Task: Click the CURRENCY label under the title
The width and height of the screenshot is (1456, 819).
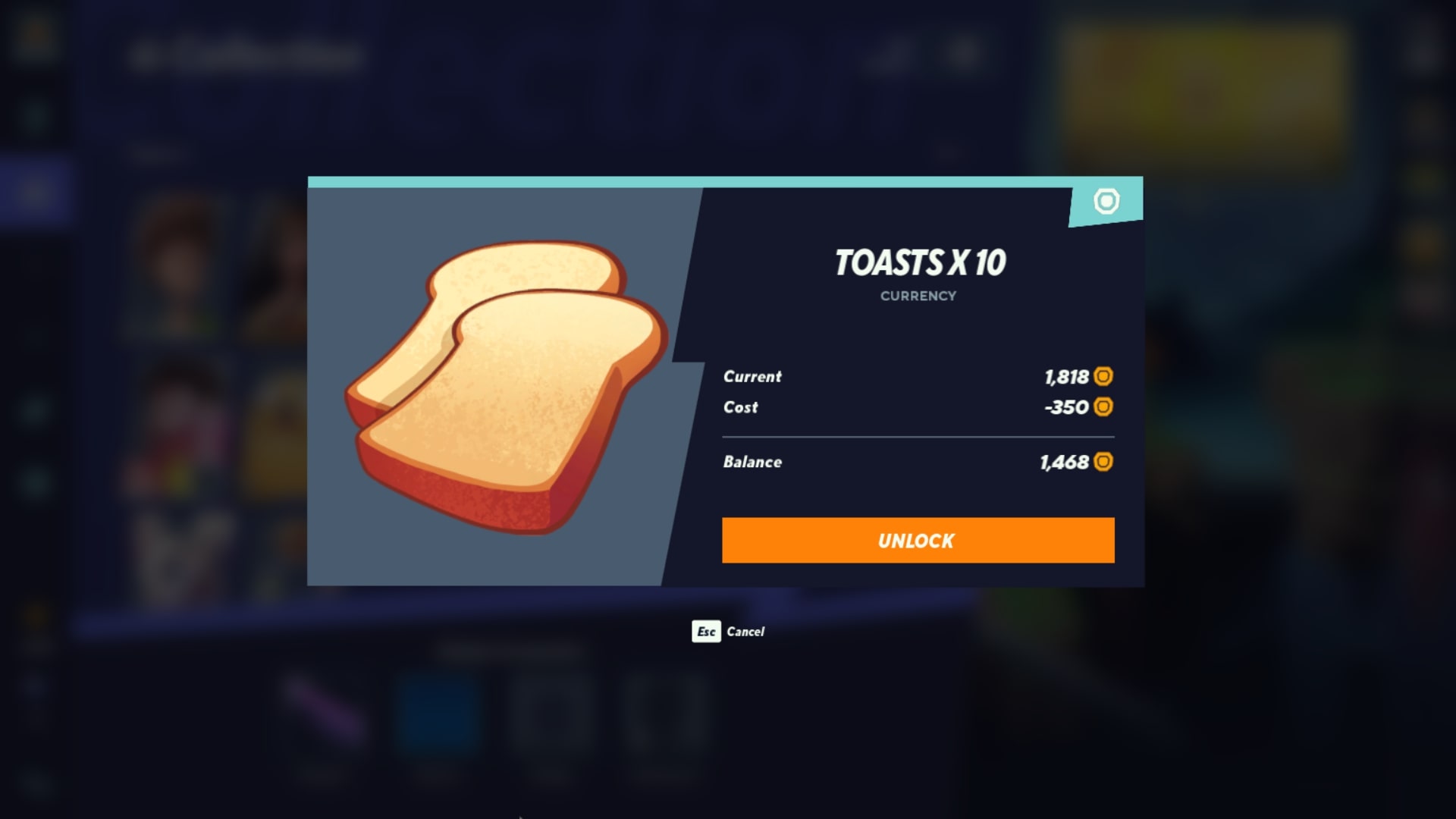Action: coord(918,296)
